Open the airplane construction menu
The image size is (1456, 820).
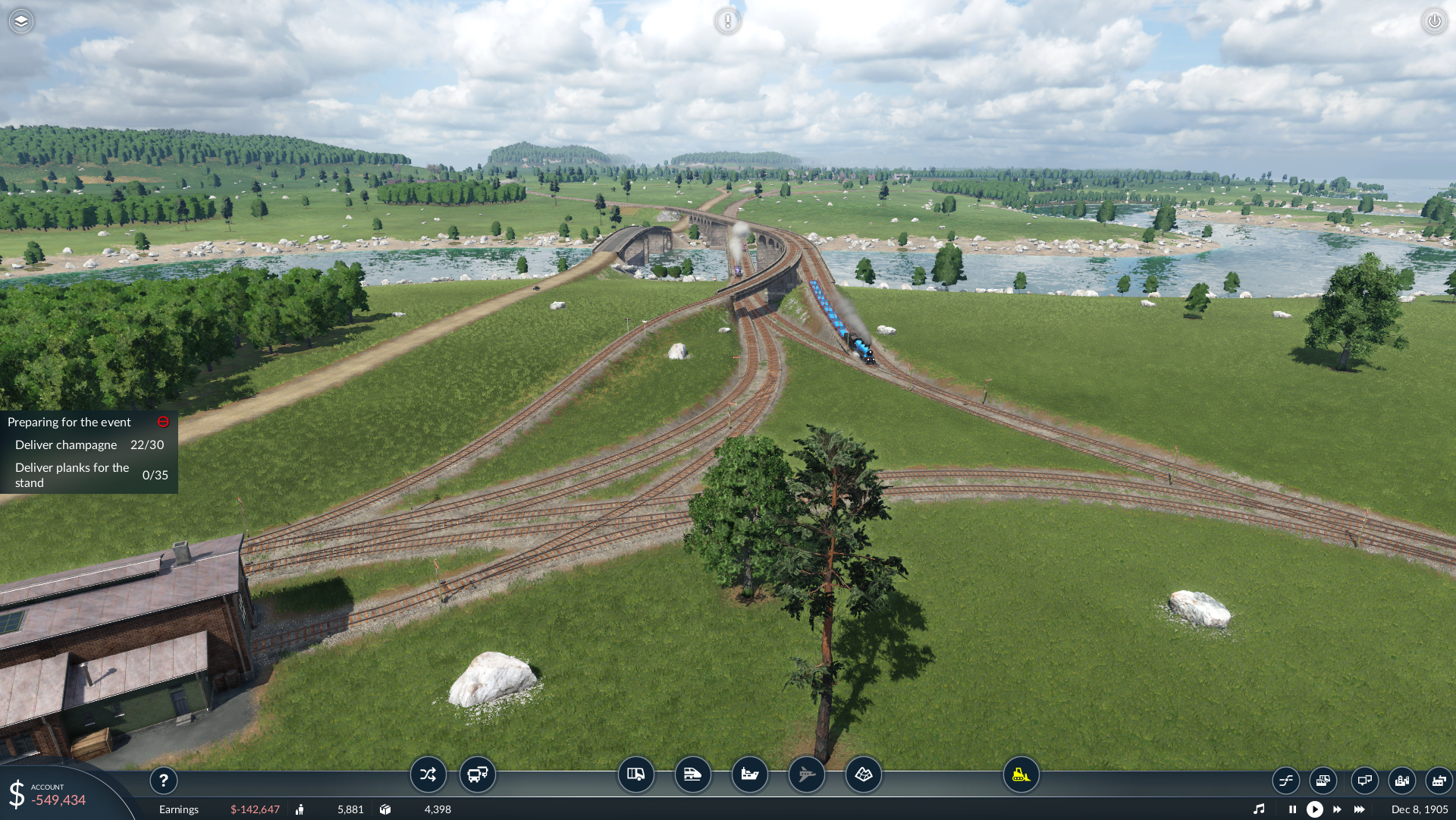coord(806,774)
